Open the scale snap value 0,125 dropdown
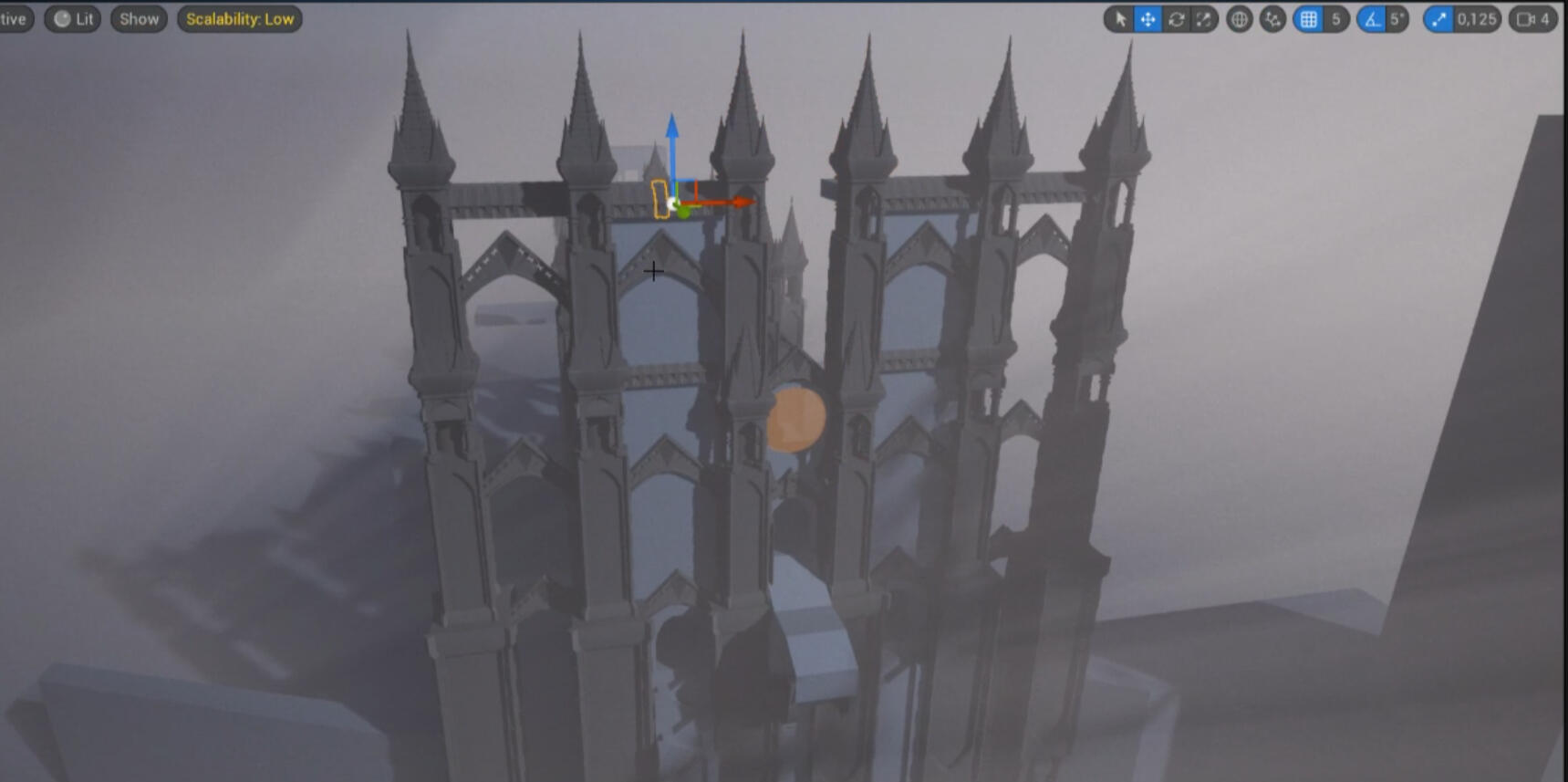 click(x=1475, y=18)
